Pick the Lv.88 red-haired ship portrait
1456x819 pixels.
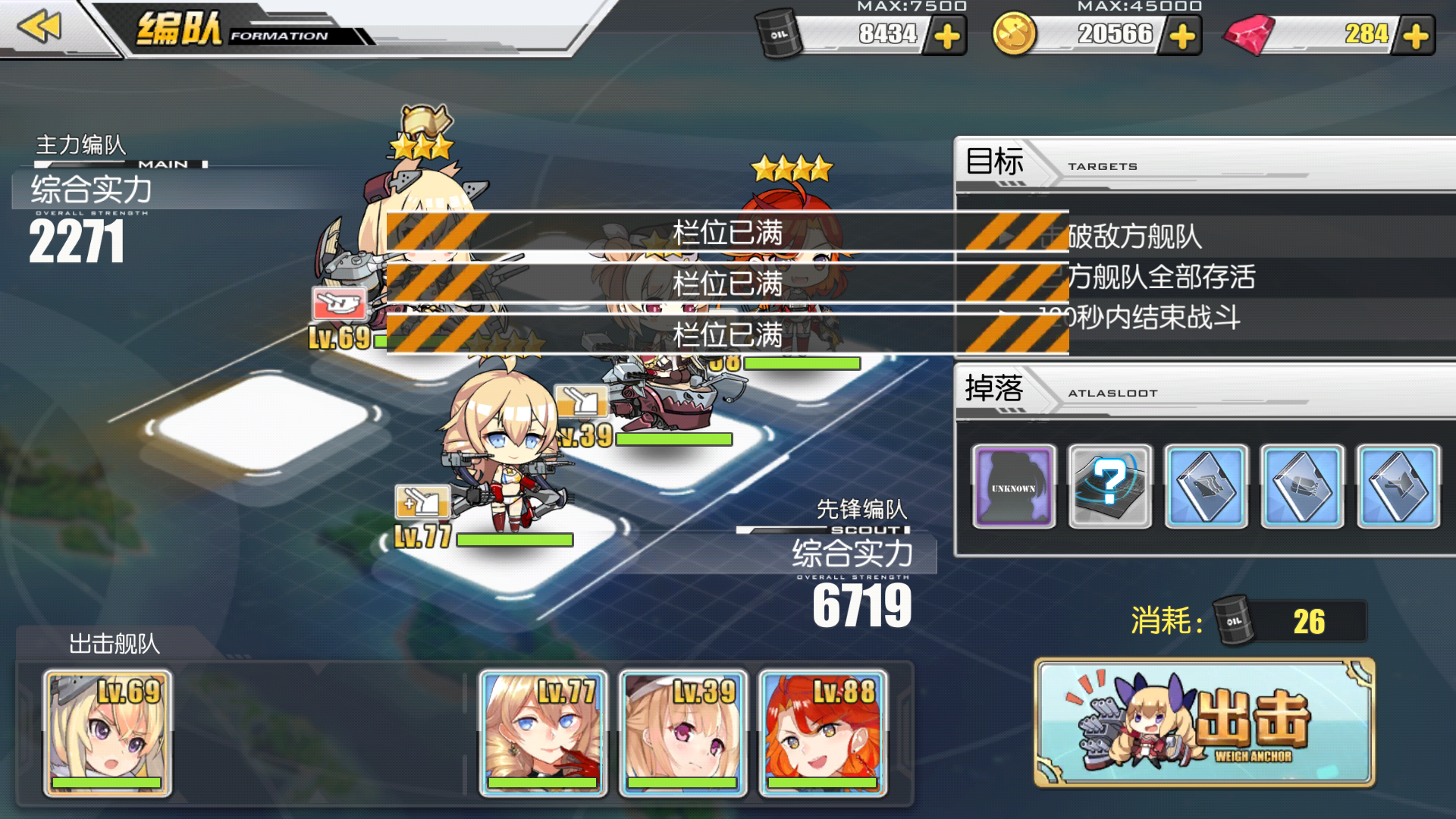click(823, 733)
